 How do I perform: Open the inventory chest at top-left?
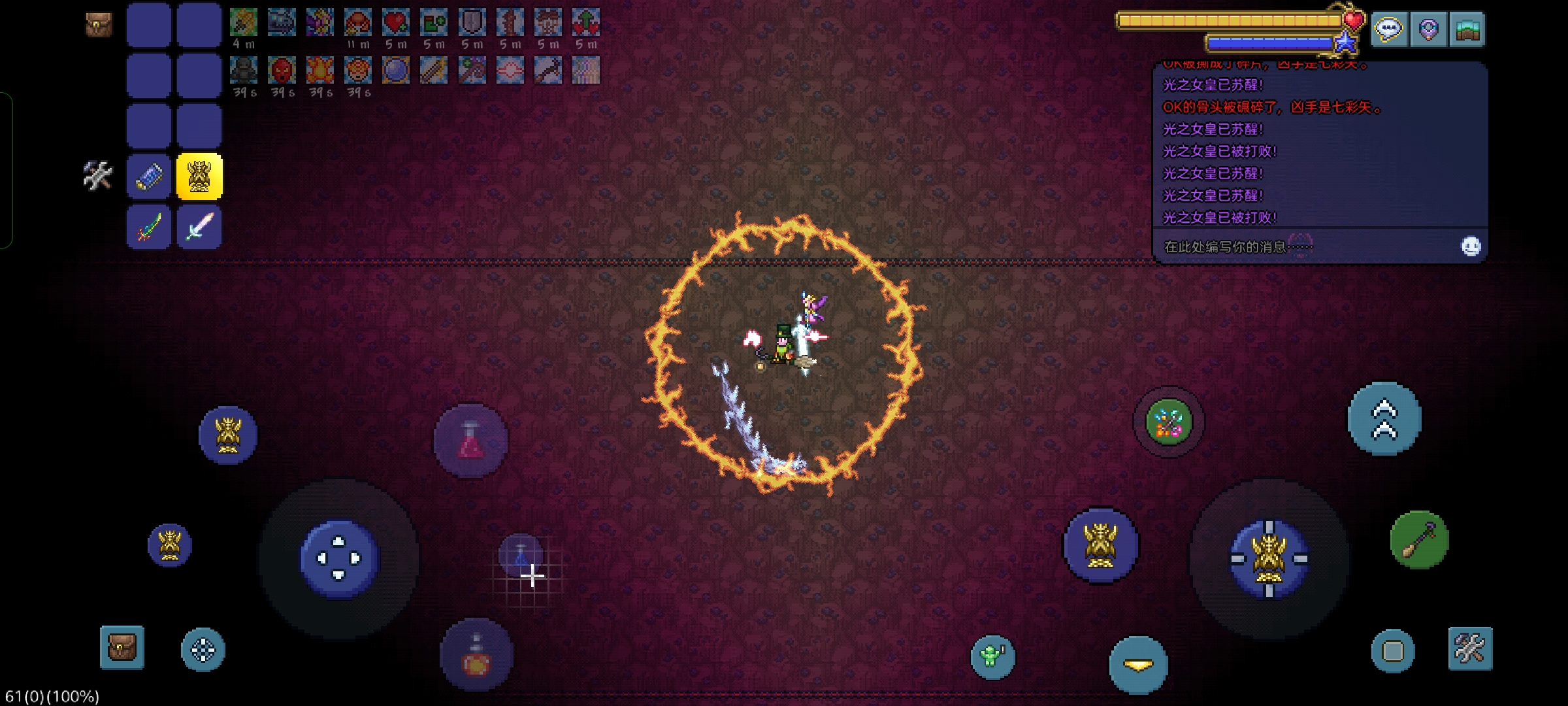99,25
